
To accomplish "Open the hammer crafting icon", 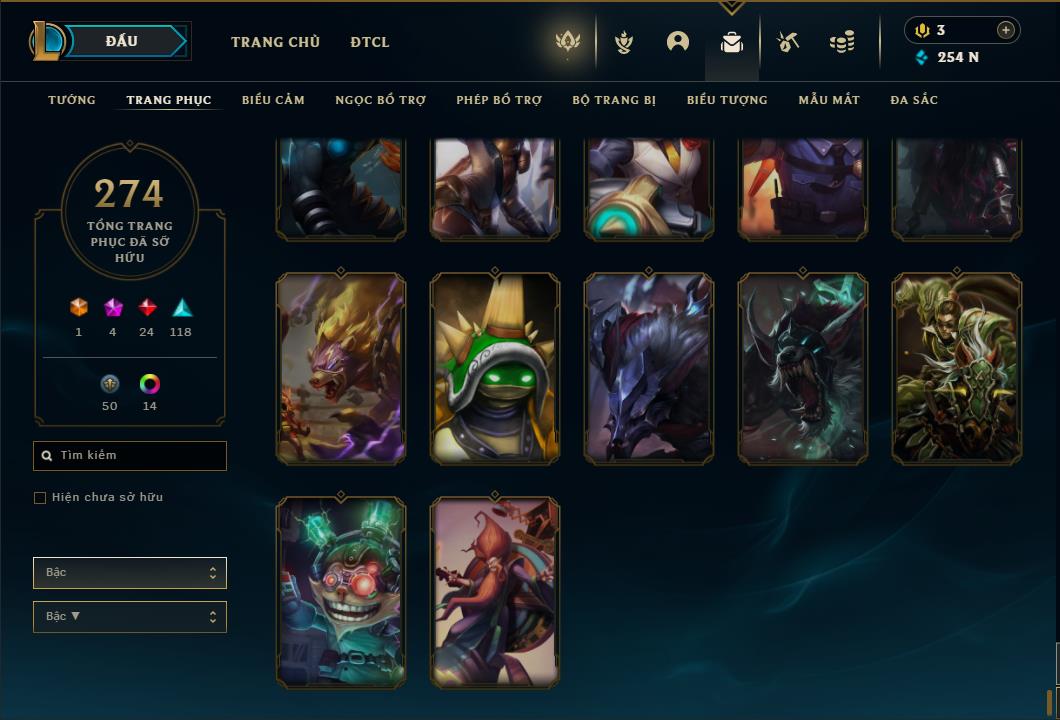I will [788, 42].
